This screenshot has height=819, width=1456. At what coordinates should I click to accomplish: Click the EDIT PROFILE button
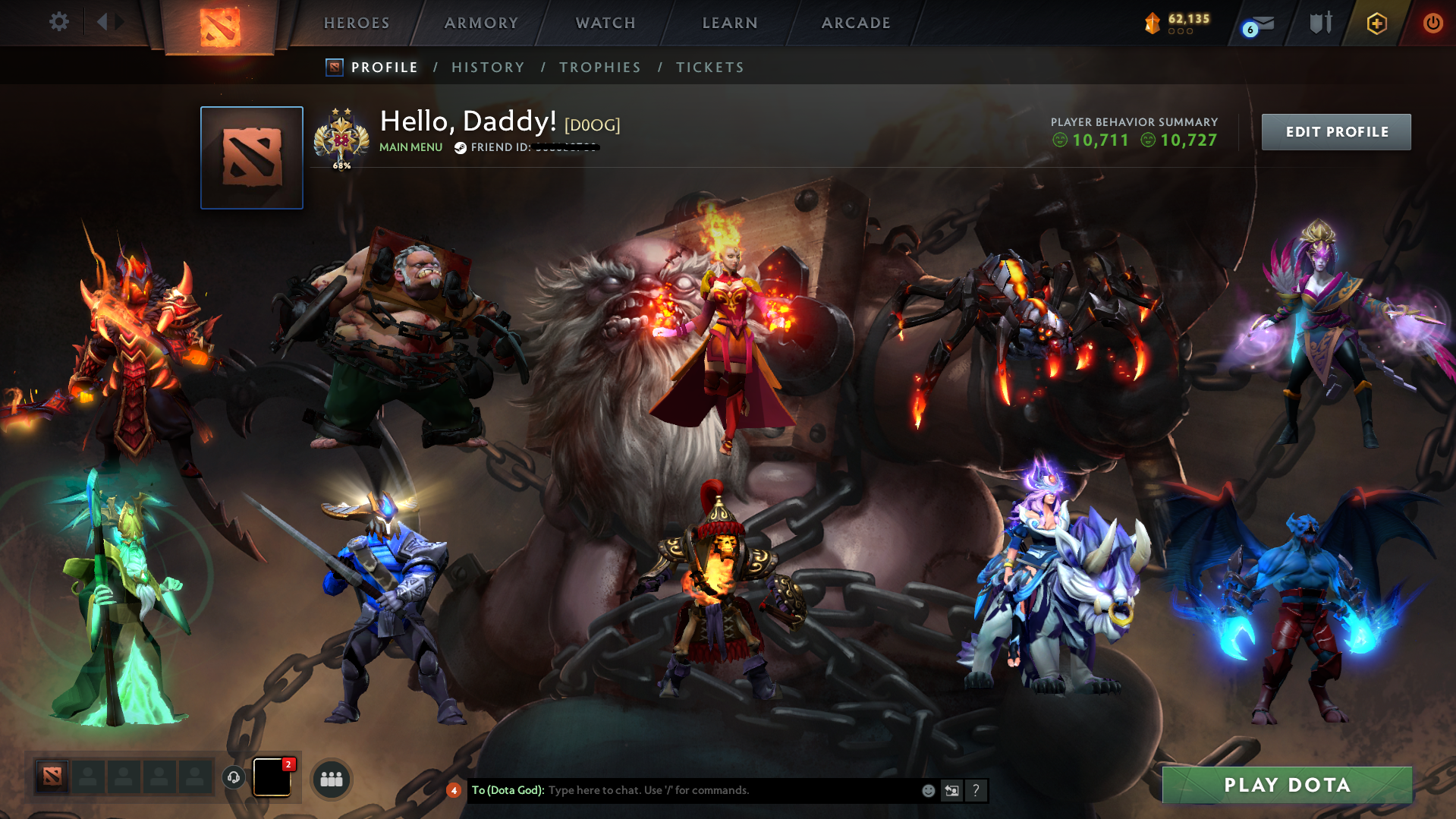click(1335, 131)
